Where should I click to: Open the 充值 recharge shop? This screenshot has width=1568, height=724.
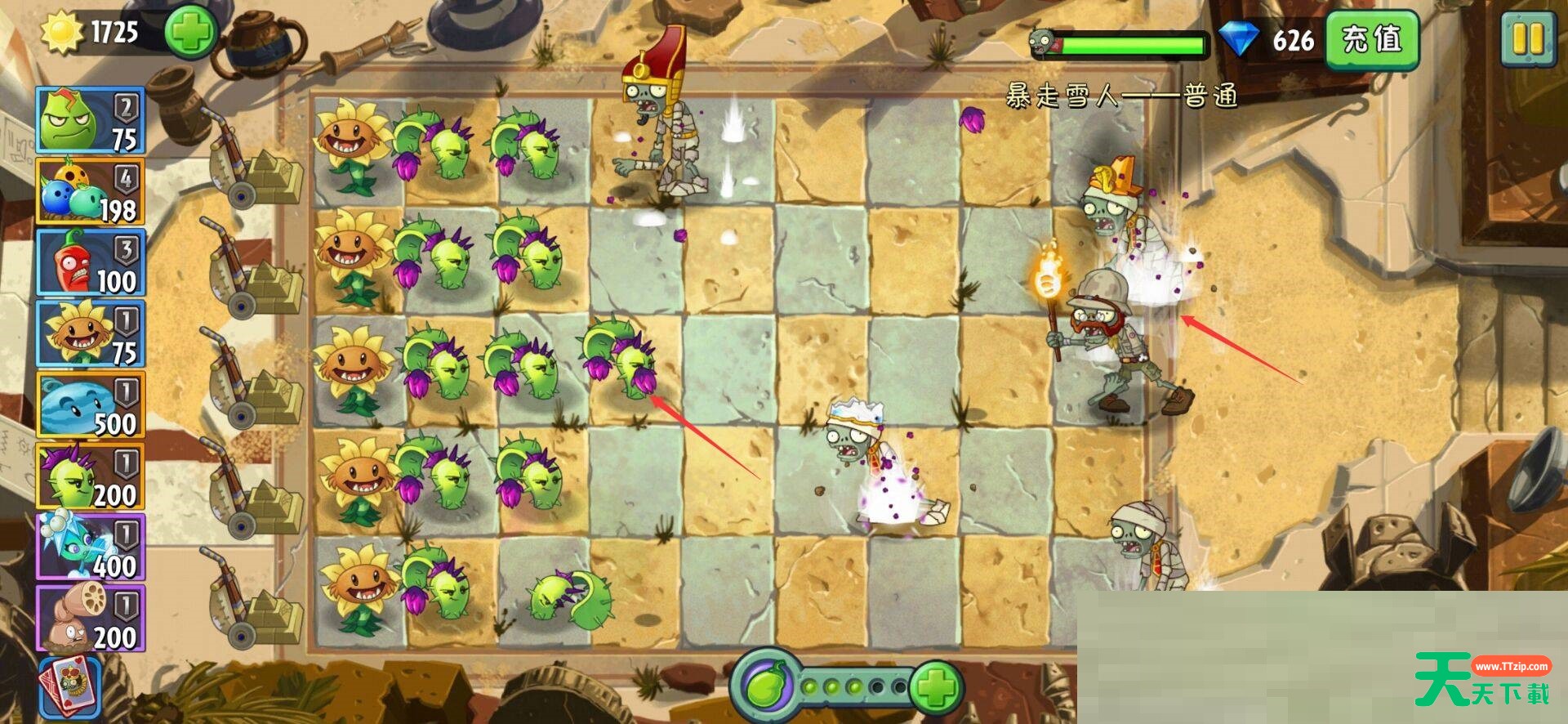[1371, 39]
